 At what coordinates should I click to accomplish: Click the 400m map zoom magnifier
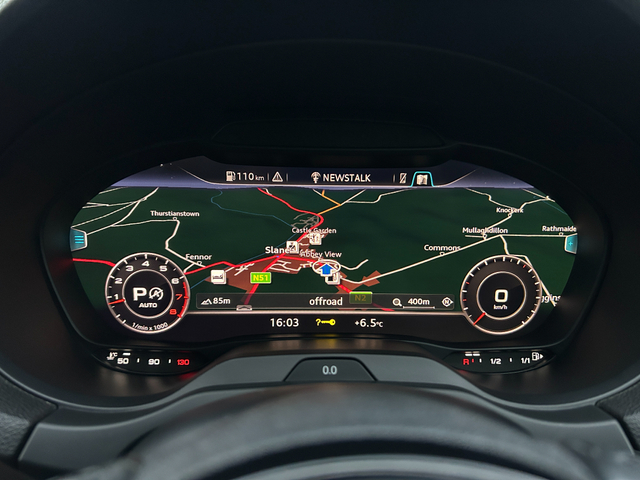tap(397, 301)
